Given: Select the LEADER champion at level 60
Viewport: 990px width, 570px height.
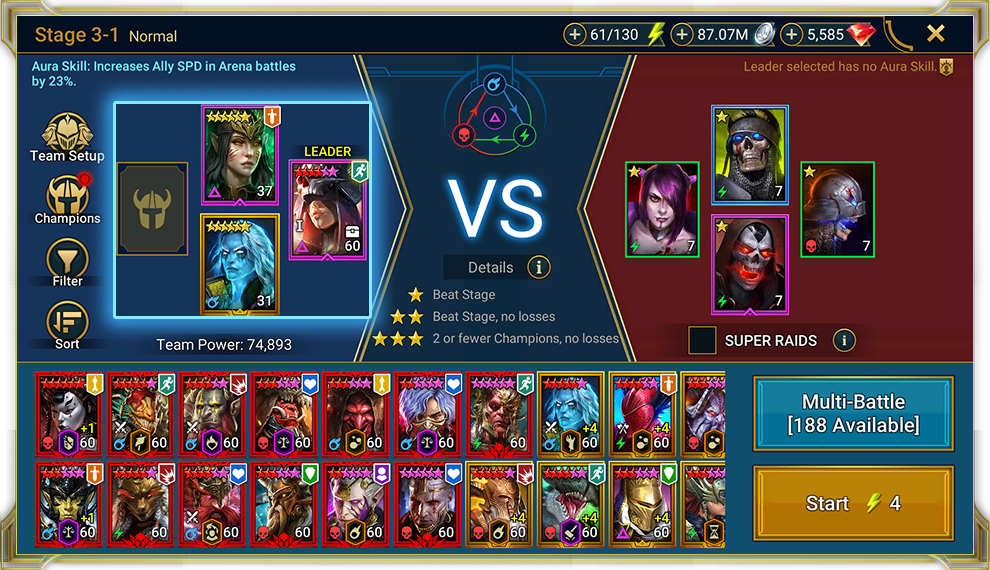Looking at the screenshot, I should tap(328, 208).
